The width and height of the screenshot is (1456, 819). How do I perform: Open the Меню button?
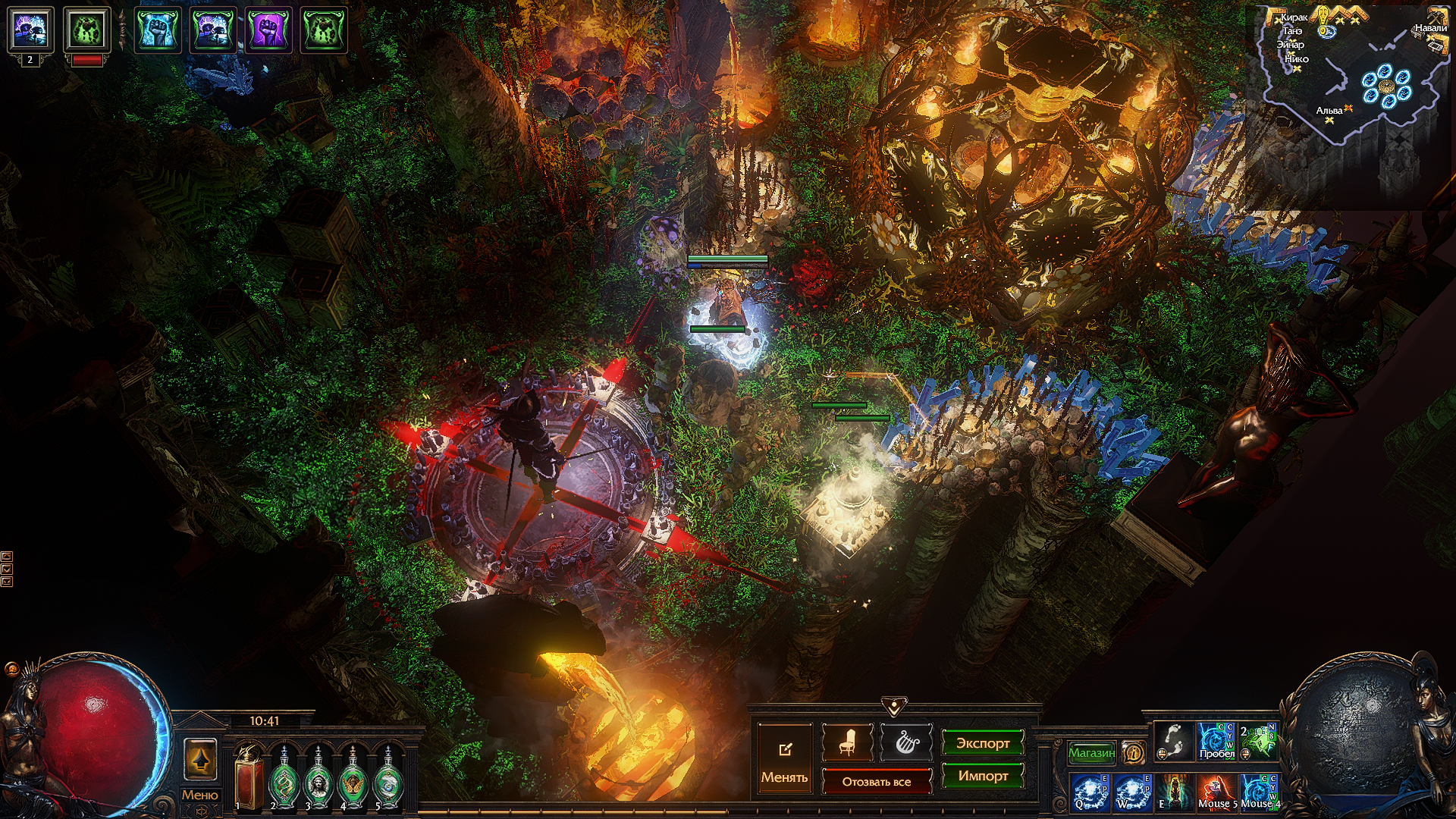click(199, 795)
